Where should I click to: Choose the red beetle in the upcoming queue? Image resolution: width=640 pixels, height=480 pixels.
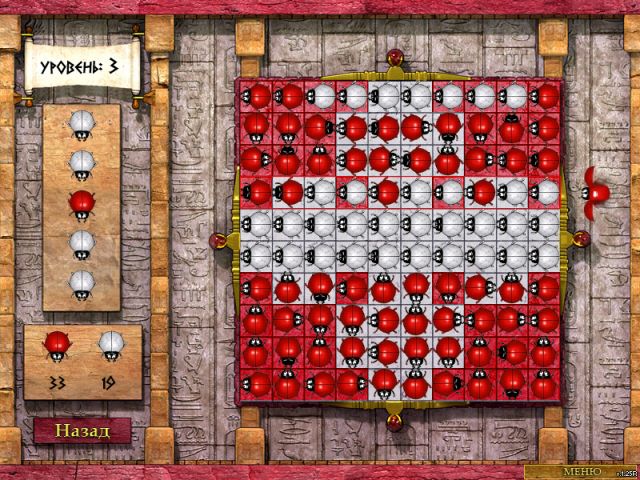point(81,203)
